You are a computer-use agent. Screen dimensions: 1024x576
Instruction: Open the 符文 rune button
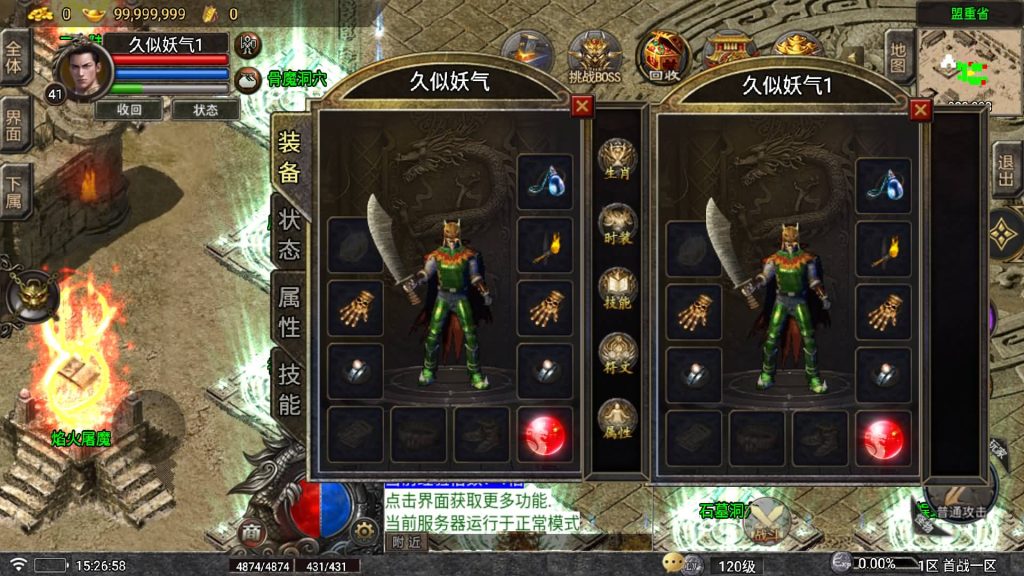pyautogui.click(x=617, y=354)
